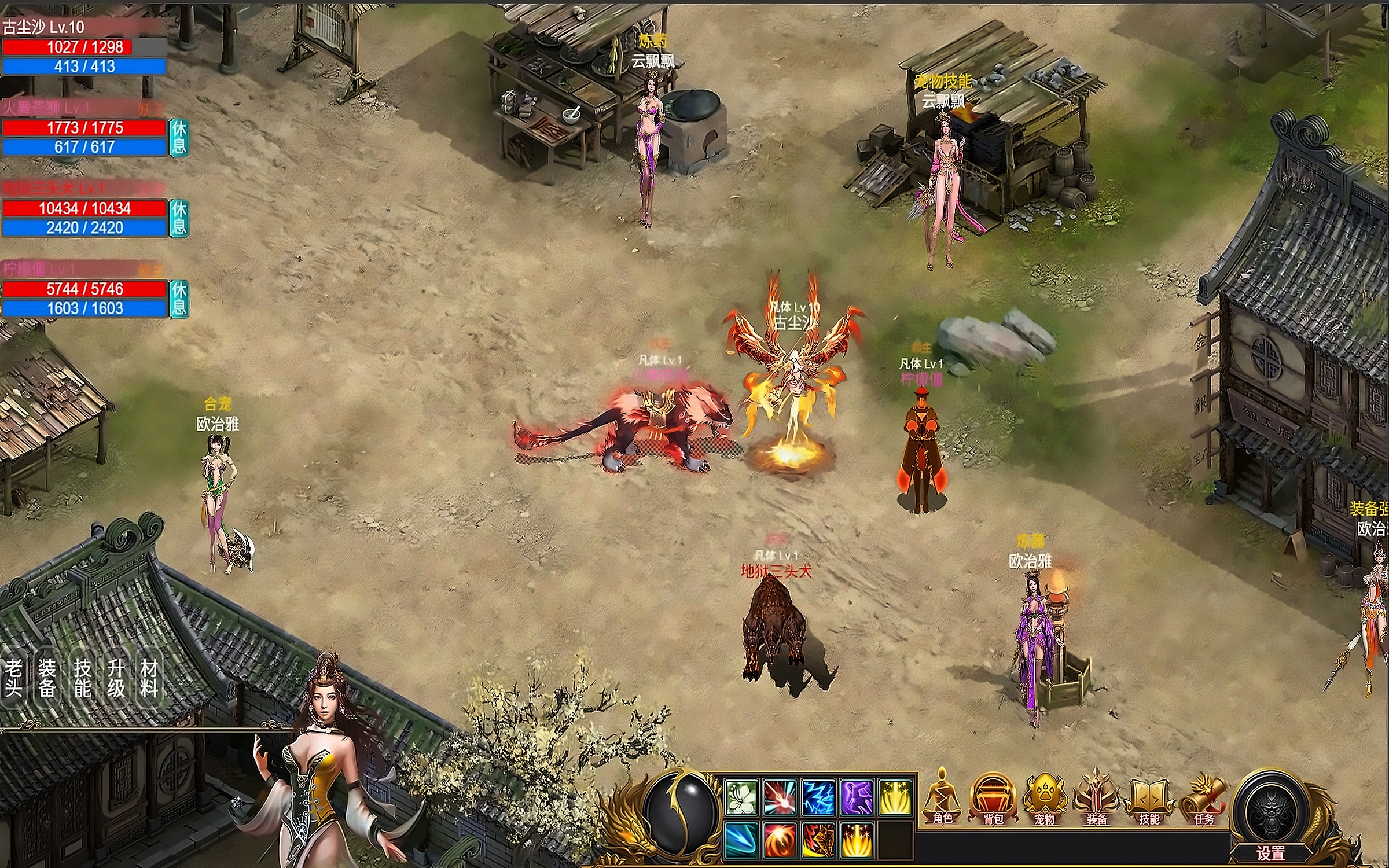Image resolution: width=1389 pixels, height=868 pixels.
Task: Rest the 火舞苍狮 pet with 休息
Action: [179, 137]
